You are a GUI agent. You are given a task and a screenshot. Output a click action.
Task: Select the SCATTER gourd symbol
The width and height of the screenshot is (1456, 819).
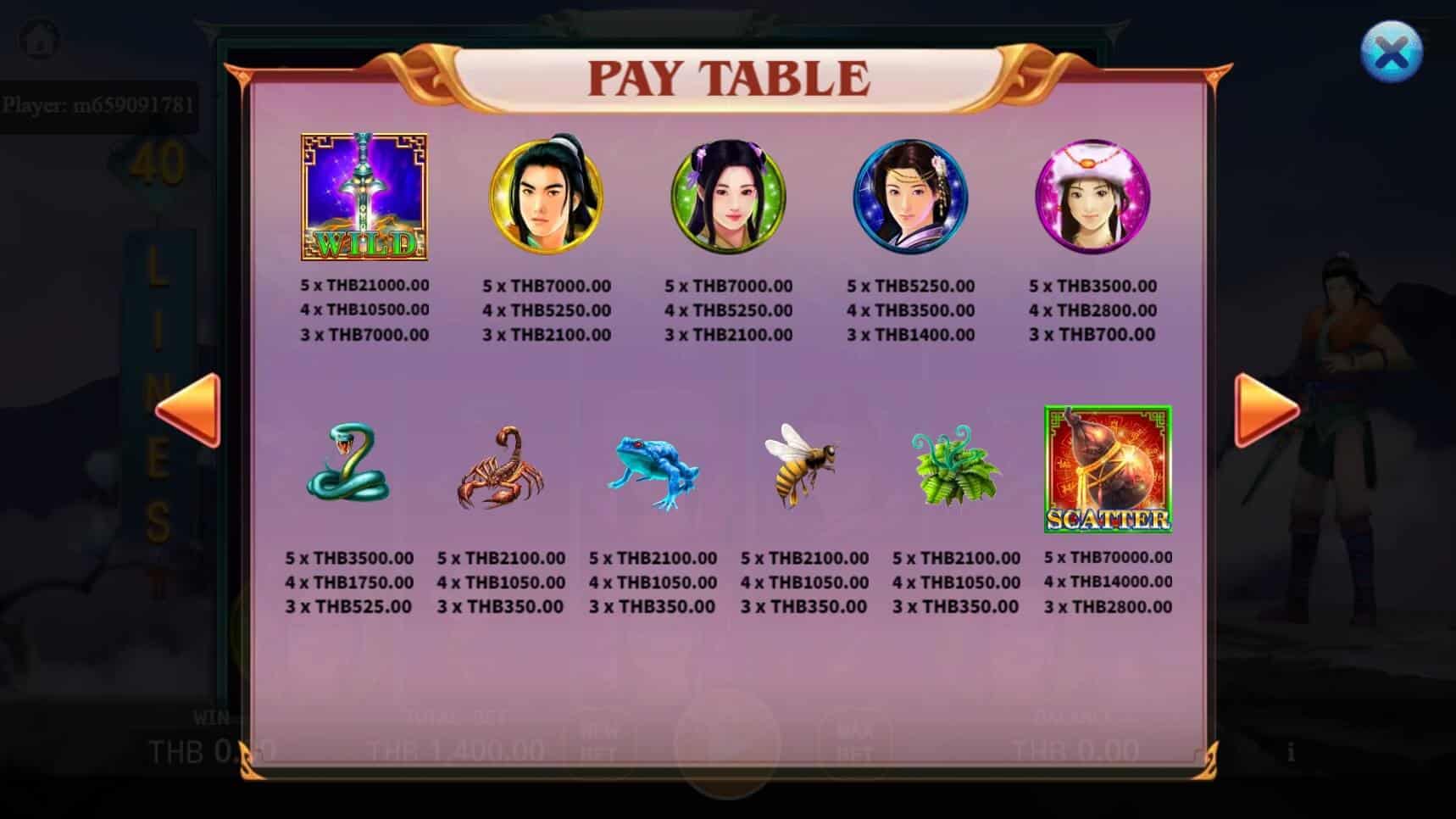tap(1107, 468)
